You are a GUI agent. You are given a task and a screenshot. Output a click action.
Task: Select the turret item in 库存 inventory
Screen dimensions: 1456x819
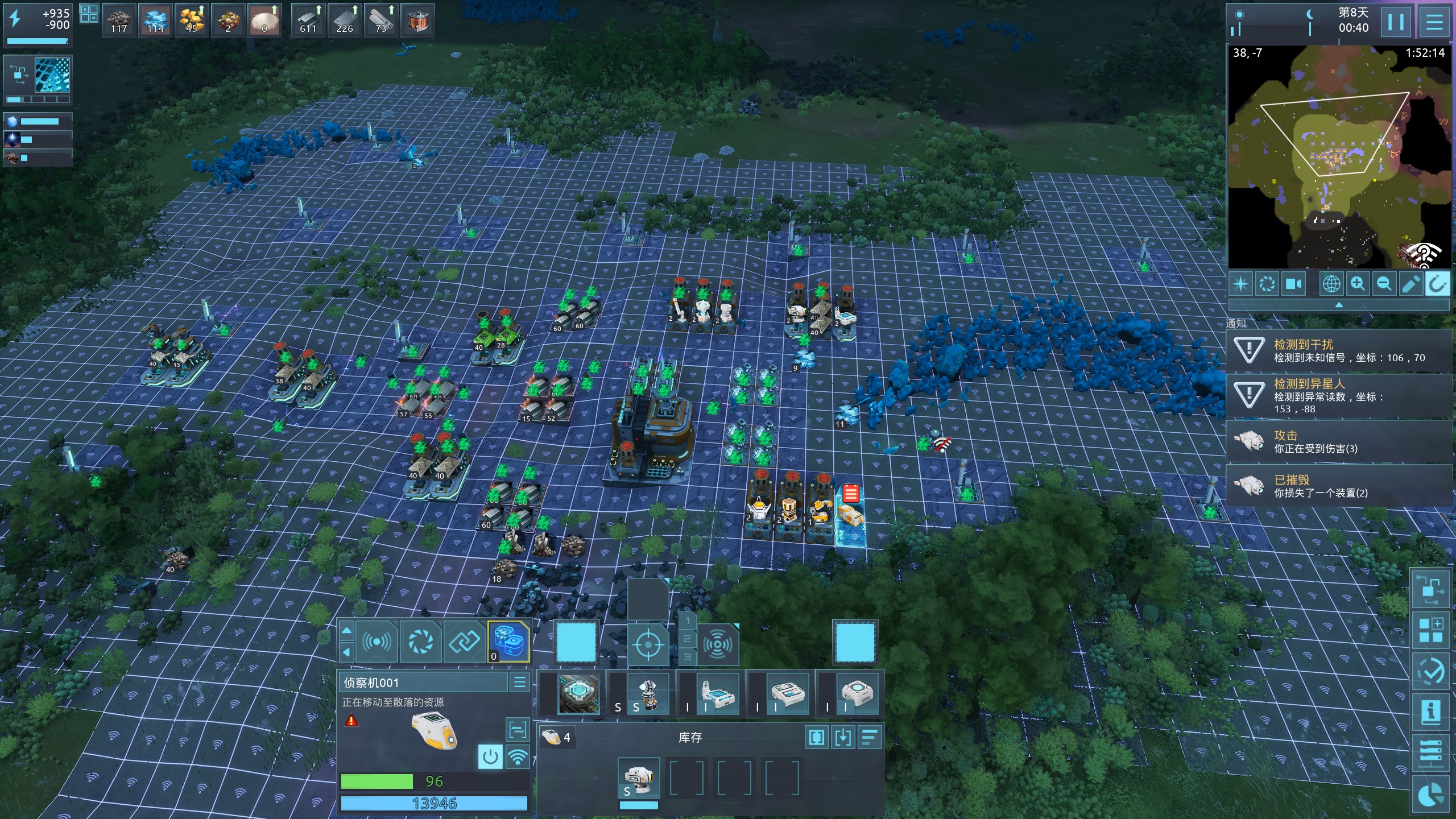(639, 779)
